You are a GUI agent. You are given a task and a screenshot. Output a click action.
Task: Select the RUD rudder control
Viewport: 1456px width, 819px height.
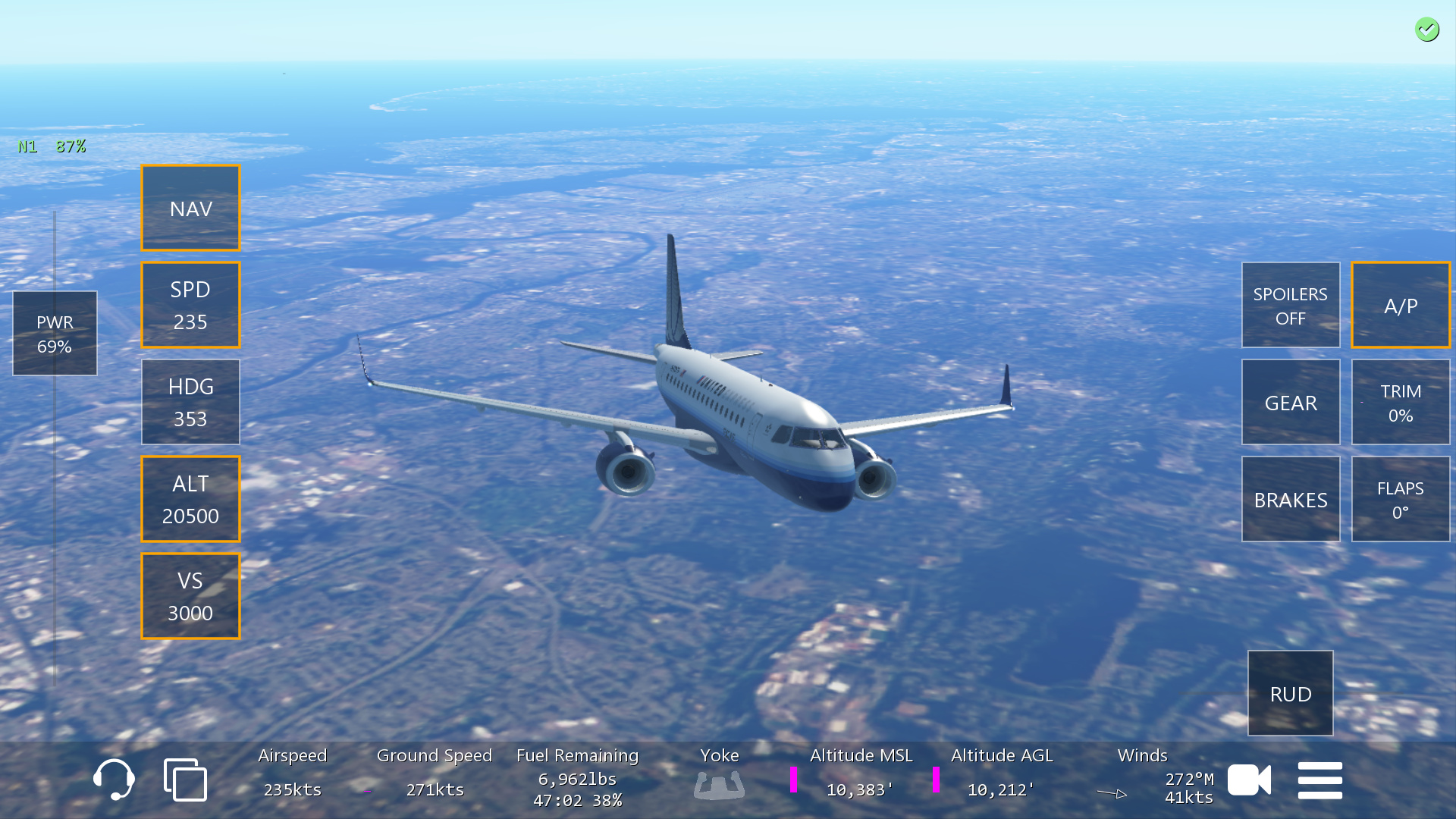click(x=1290, y=693)
